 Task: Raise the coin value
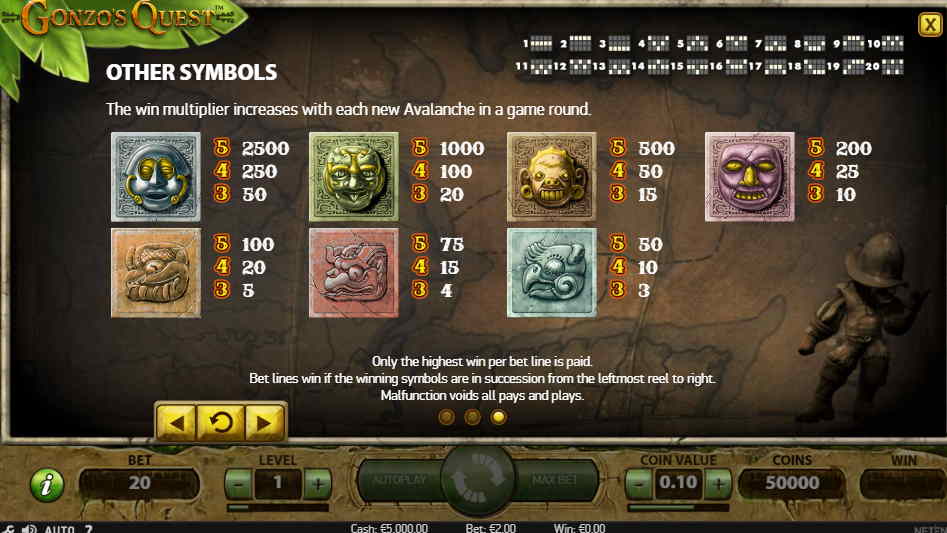pos(718,483)
